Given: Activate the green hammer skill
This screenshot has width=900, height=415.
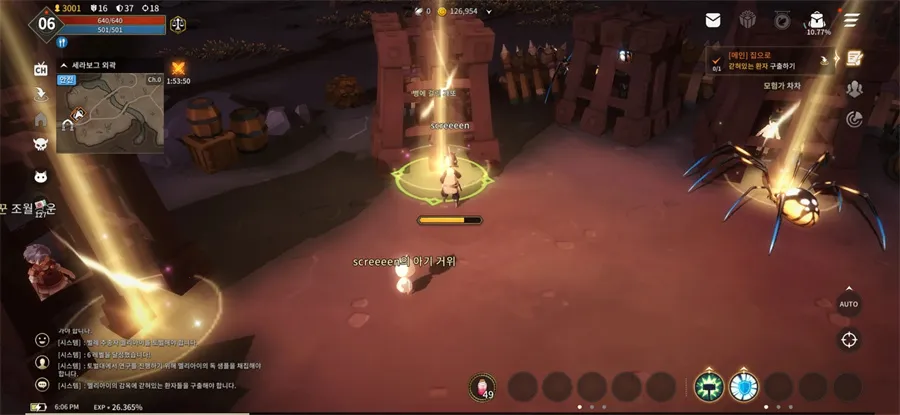Looking at the screenshot, I should 709,387.
